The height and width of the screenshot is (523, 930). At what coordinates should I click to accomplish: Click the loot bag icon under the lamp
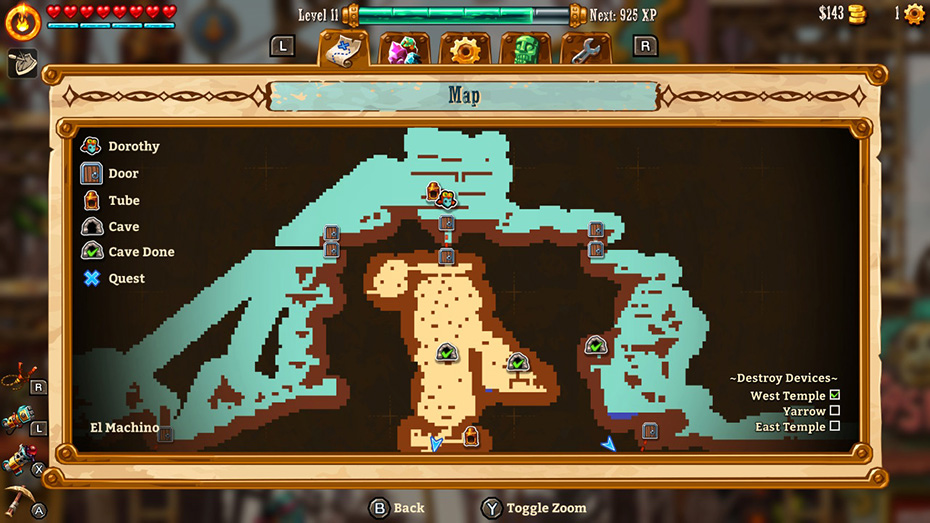click(22, 63)
